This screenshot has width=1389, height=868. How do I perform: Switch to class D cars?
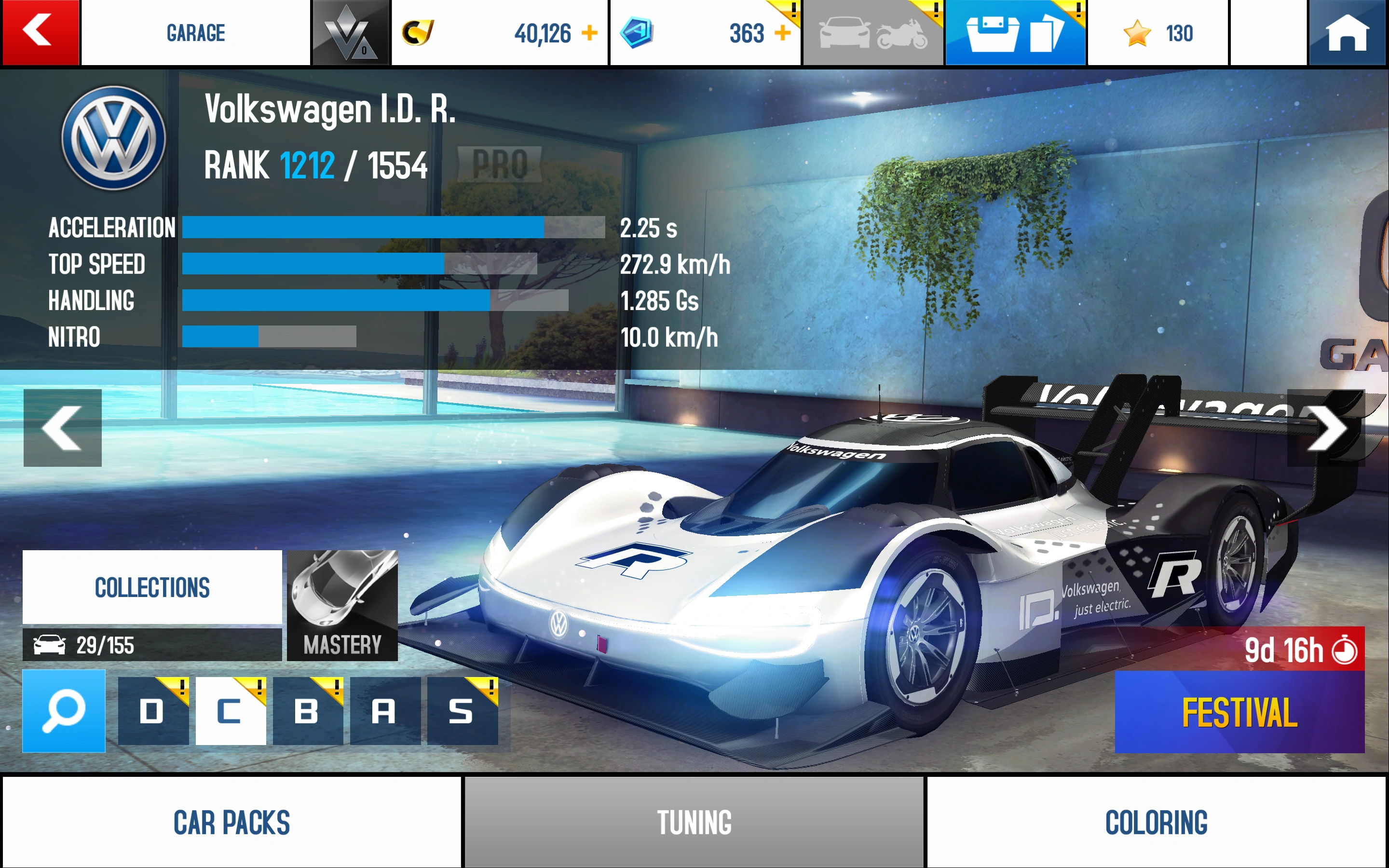(x=153, y=711)
